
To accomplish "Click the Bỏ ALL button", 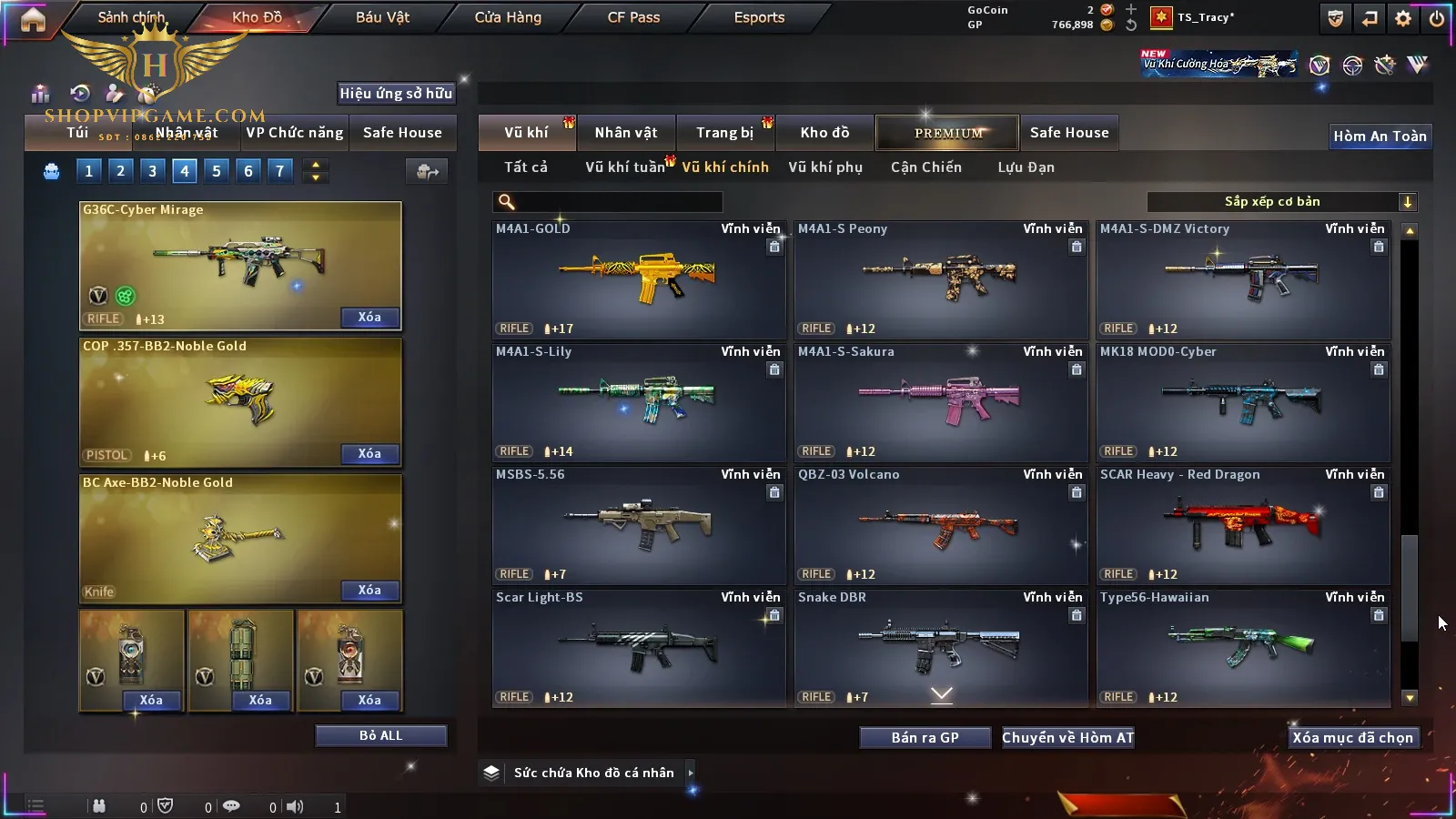I will coord(380,736).
